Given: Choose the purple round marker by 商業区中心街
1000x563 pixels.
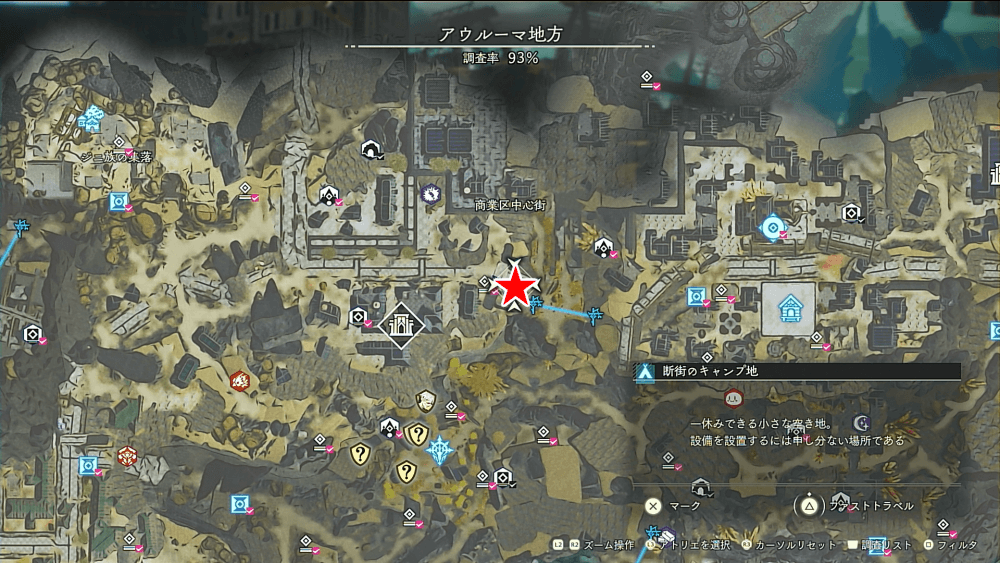Looking at the screenshot, I should pyautogui.click(x=433, y=192).
